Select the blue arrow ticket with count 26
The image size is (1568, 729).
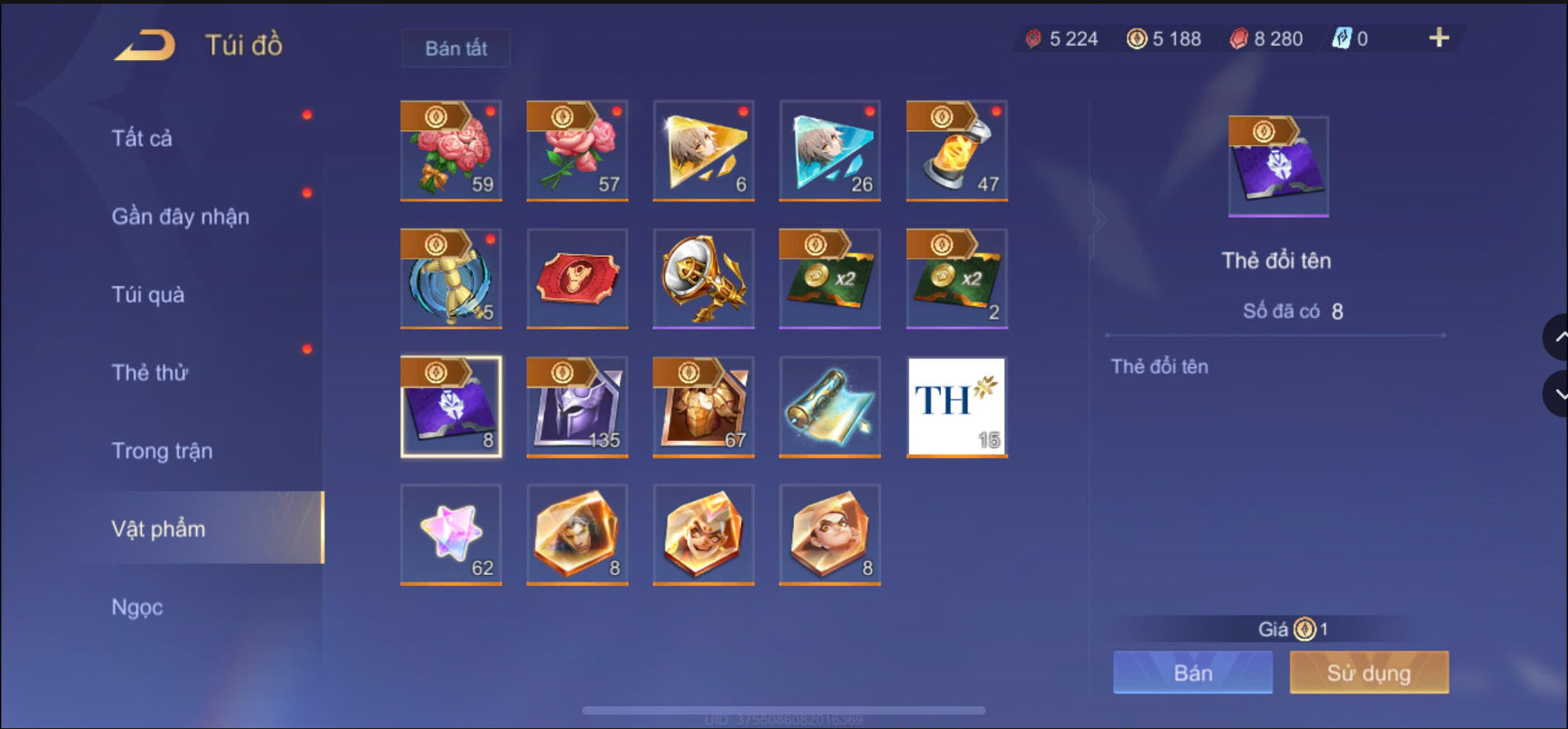830,150
